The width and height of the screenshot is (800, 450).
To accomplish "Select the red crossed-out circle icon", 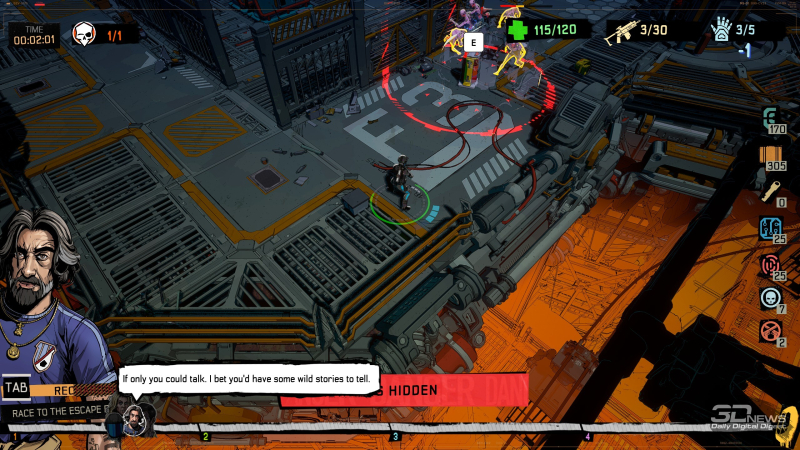I will click(x=770, y=331).
